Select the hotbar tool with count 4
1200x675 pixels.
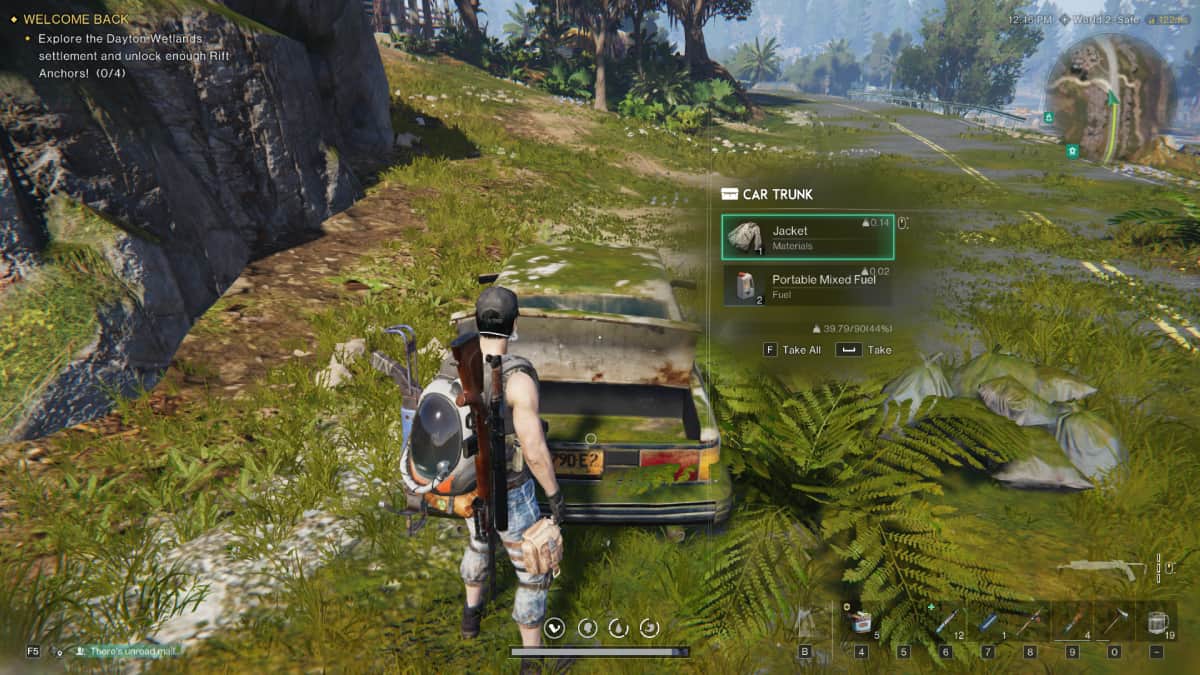[x=1072, y=622]
